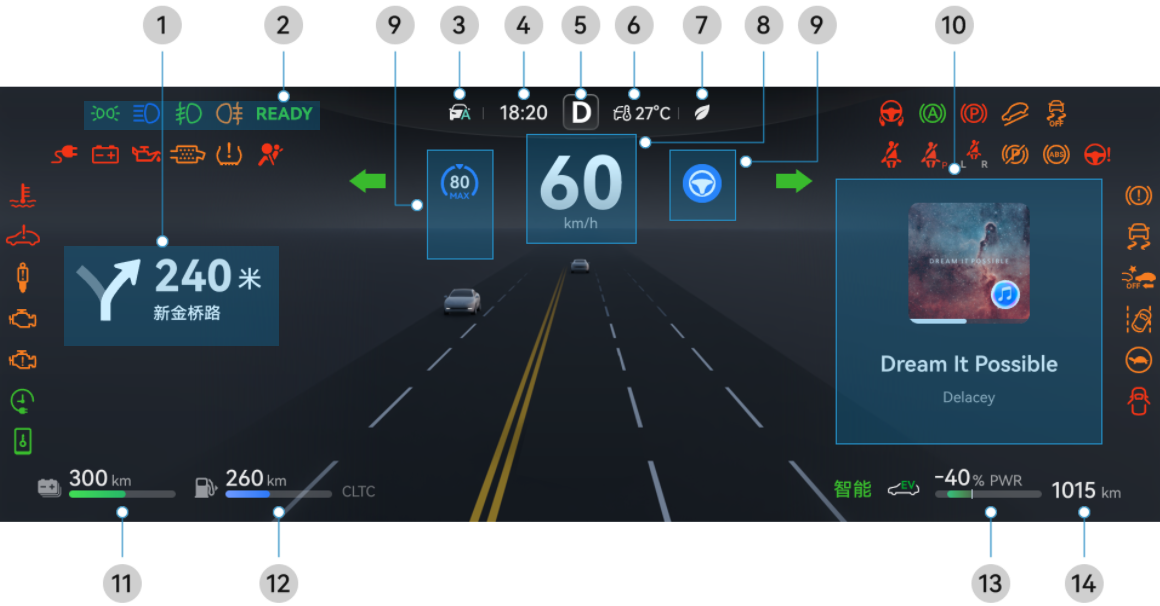Click the green right turn arrow

pyautogui.click(x=794, y=181)
